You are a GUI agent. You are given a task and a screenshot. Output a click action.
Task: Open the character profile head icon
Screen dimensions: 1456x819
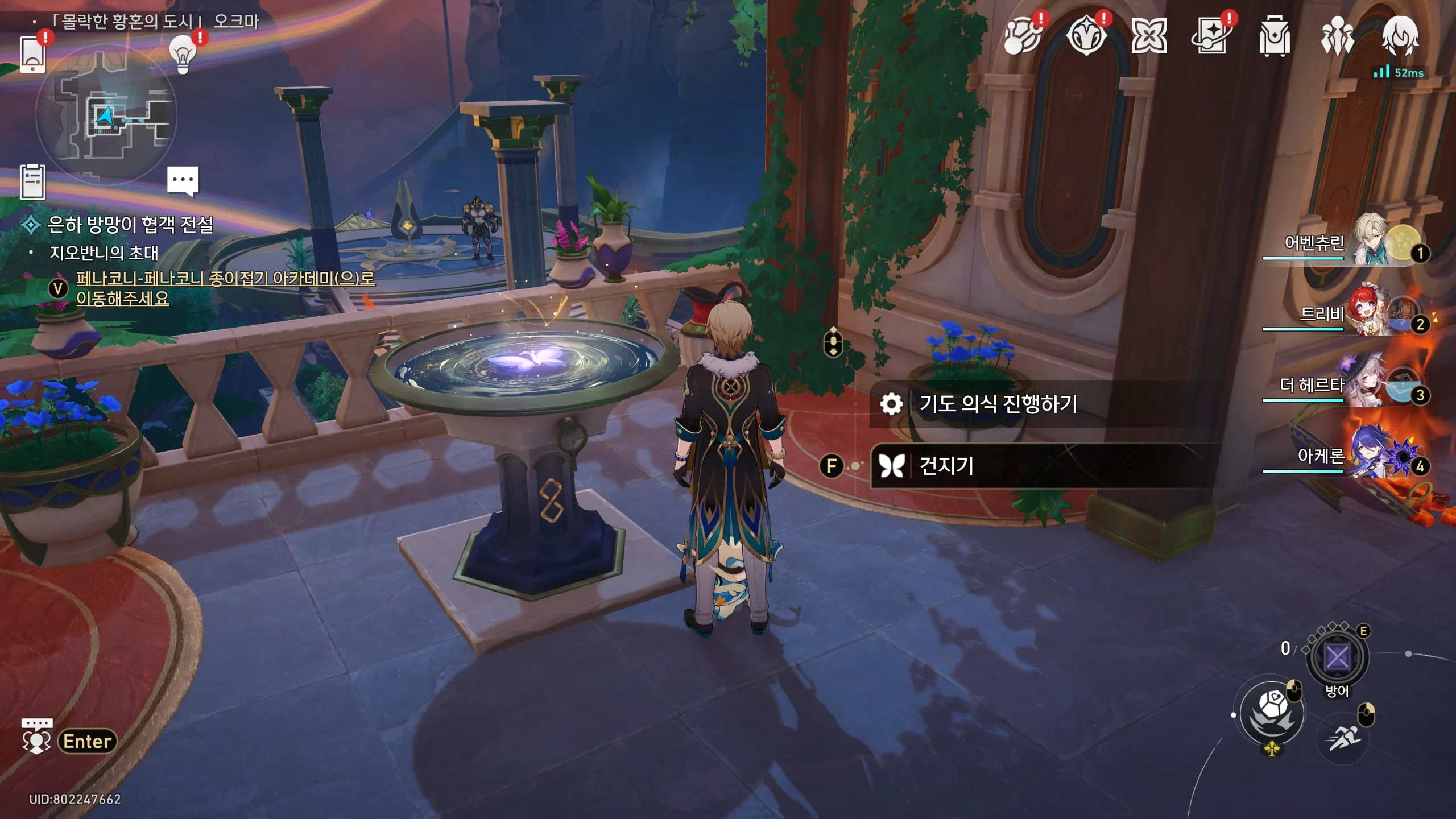(x=1400, y=36)
